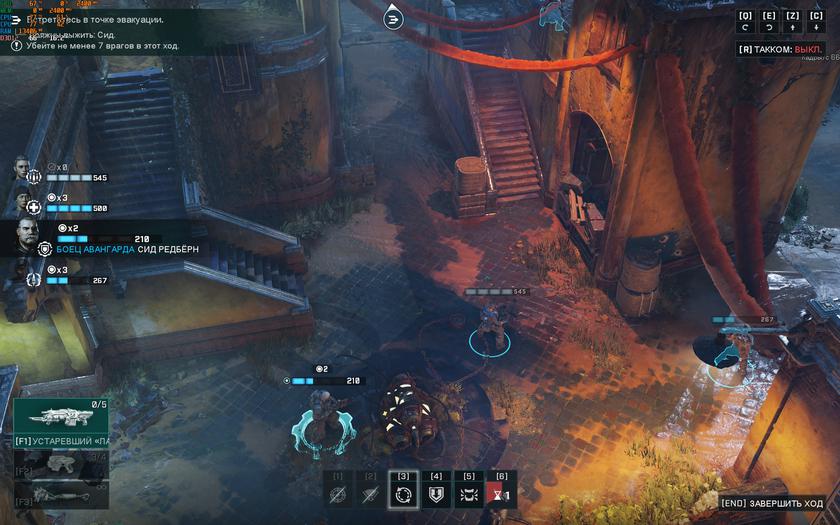Screen dimensions: 840x525
Task: Use the slot 5 ability with bracket icon
Action: point(469,493)
